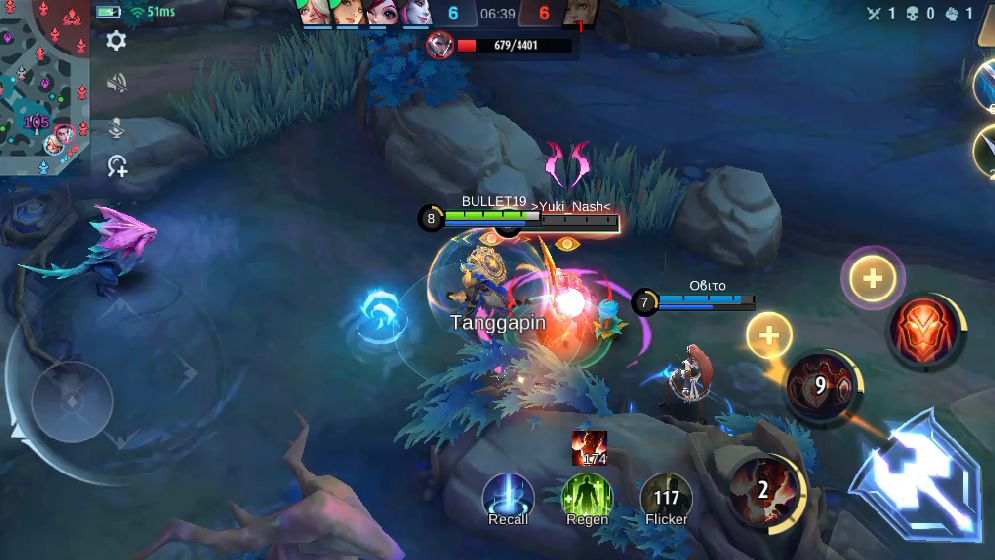The image size is (995, 560).
Task: Activate the Recall spell
Action: [x=508, y=496]
